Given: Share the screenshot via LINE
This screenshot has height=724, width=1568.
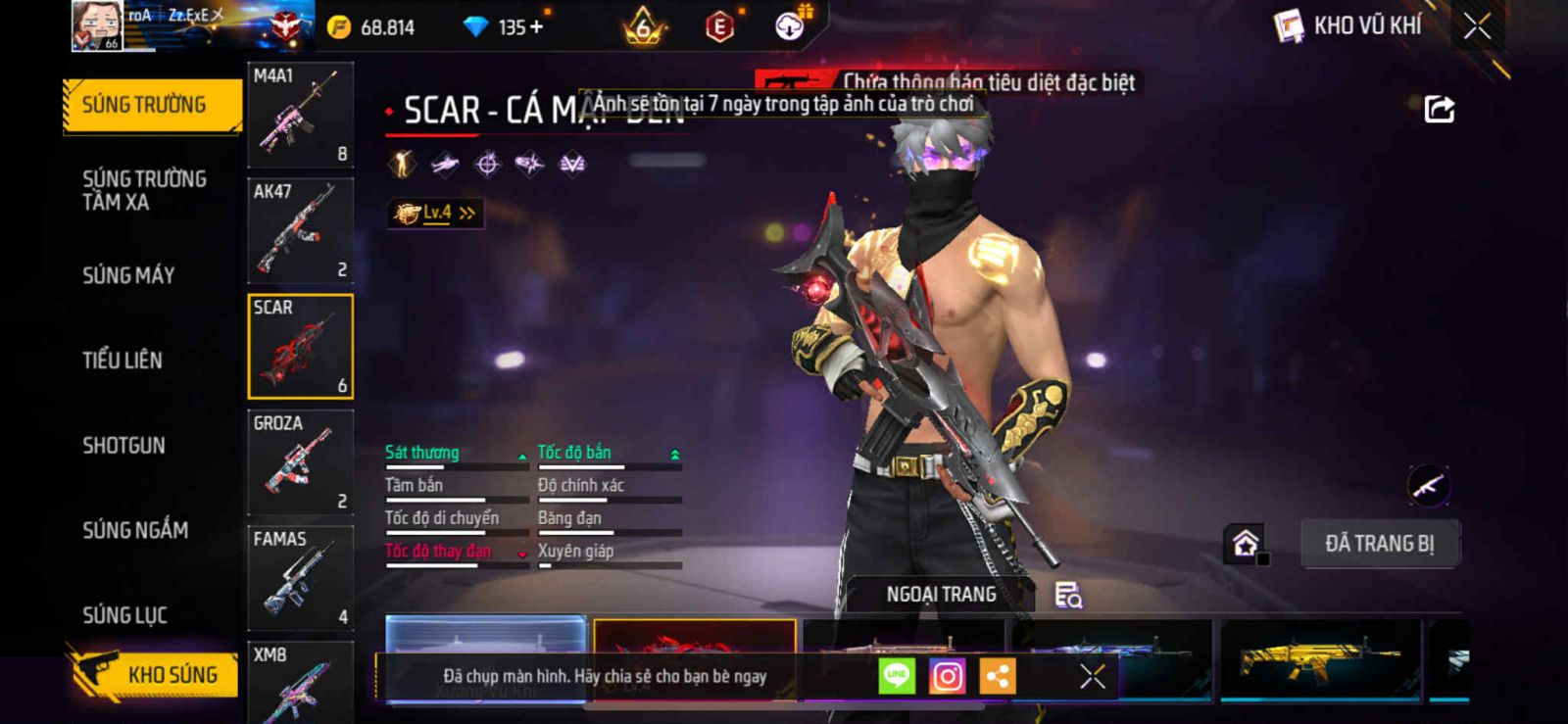Looking at the screenshot, I should pos(897,676).
